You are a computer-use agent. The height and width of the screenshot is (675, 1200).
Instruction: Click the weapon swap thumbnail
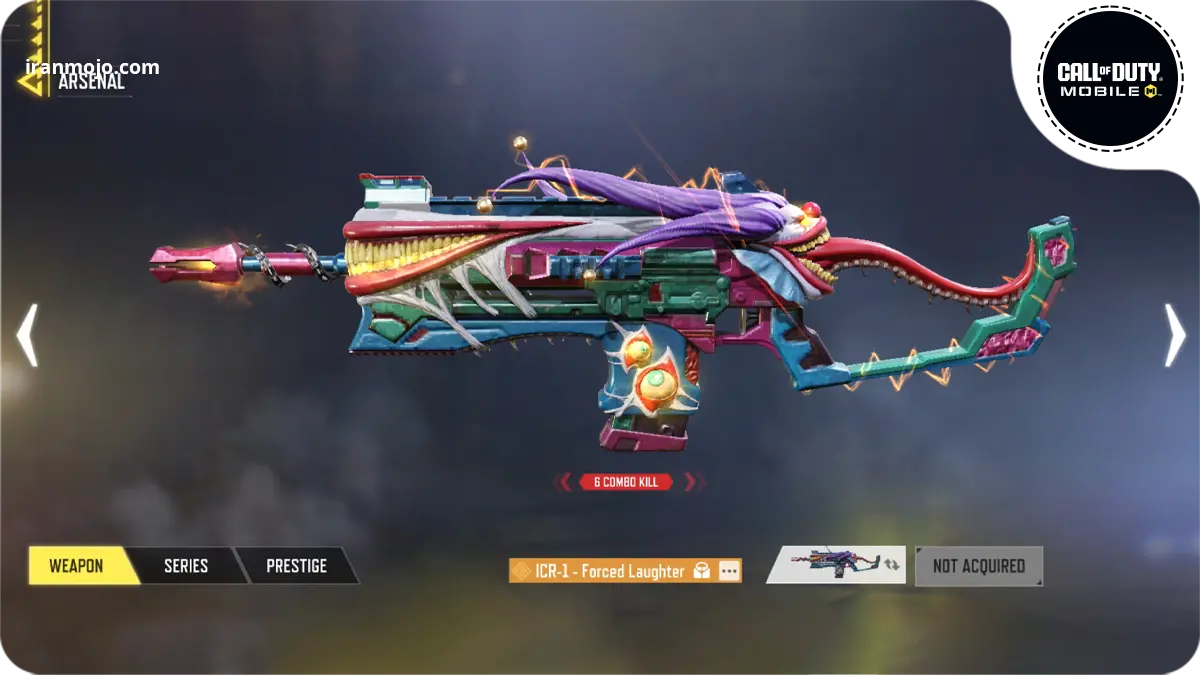pyautogui.click(x=836, y=565)
